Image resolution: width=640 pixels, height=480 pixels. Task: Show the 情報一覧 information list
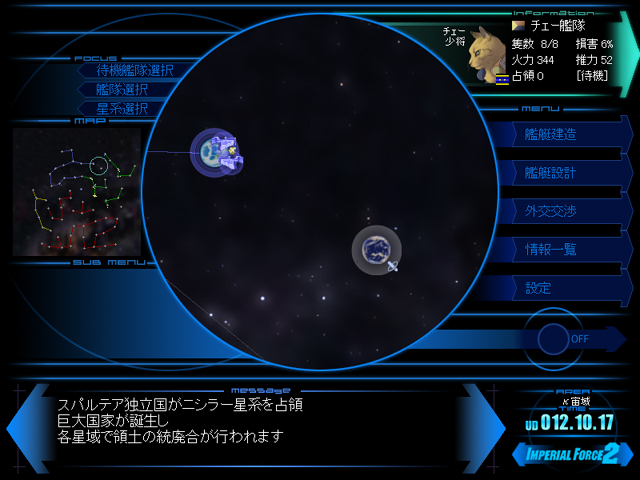[x=552, y=249]
